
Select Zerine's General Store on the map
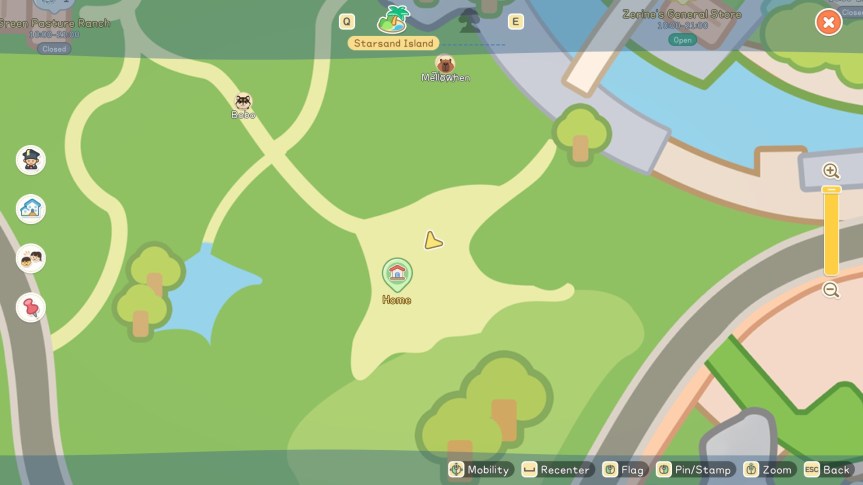click(682, 15)
